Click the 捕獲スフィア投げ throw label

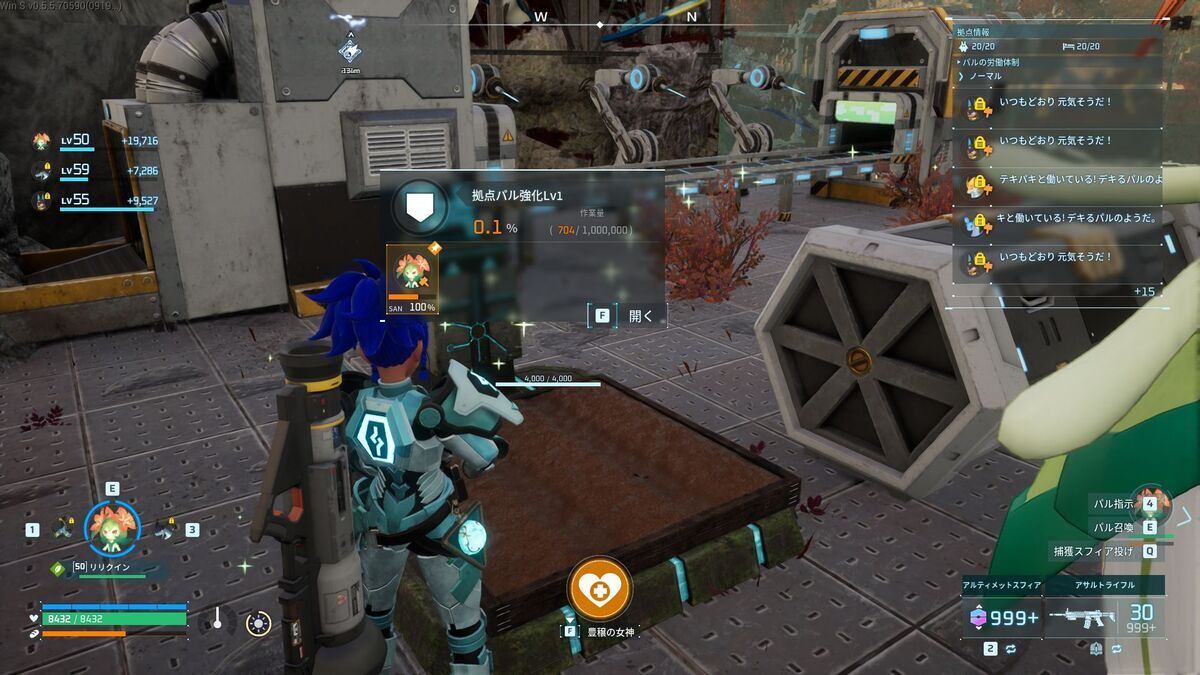(1092, 550)
